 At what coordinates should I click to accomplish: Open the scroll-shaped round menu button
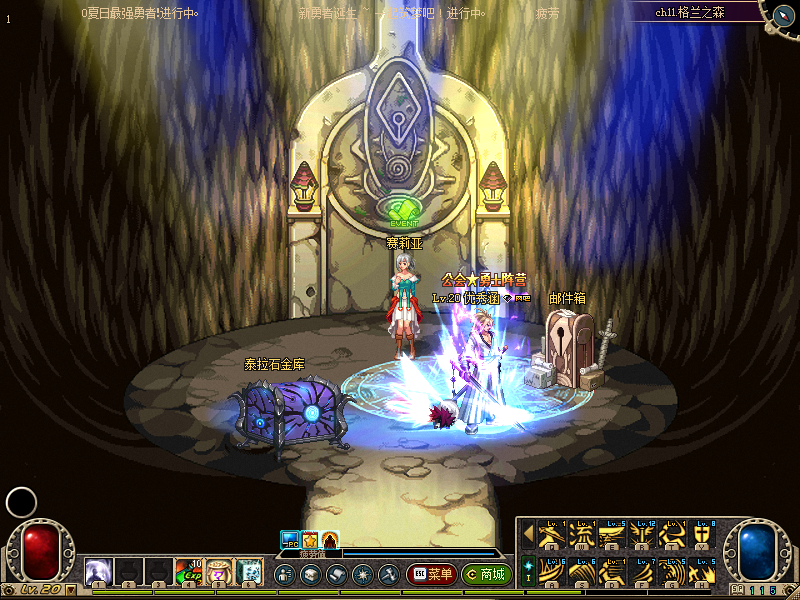point(336,575)
